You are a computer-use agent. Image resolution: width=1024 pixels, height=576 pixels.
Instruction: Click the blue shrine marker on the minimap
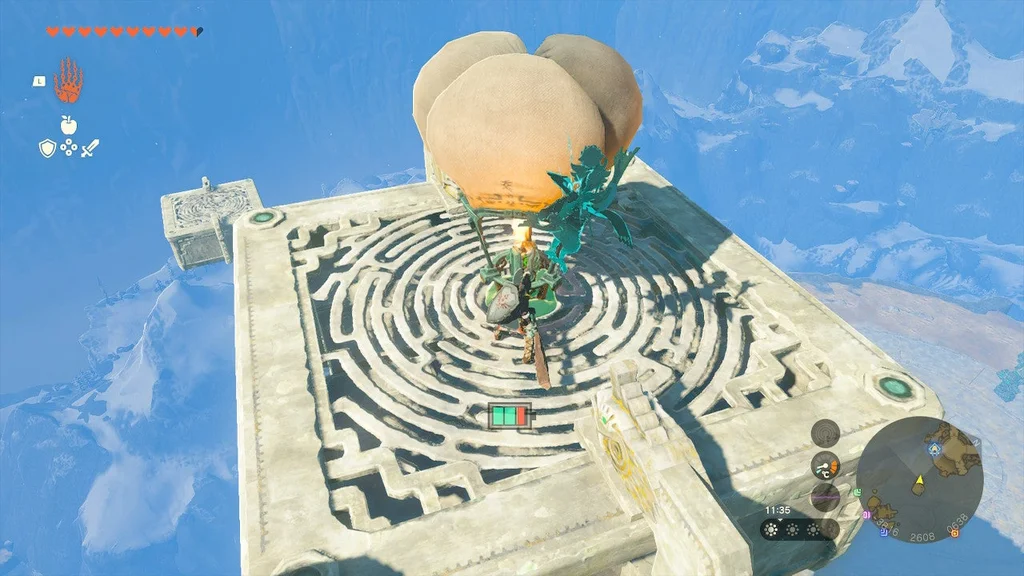click(x=935, y=450)
